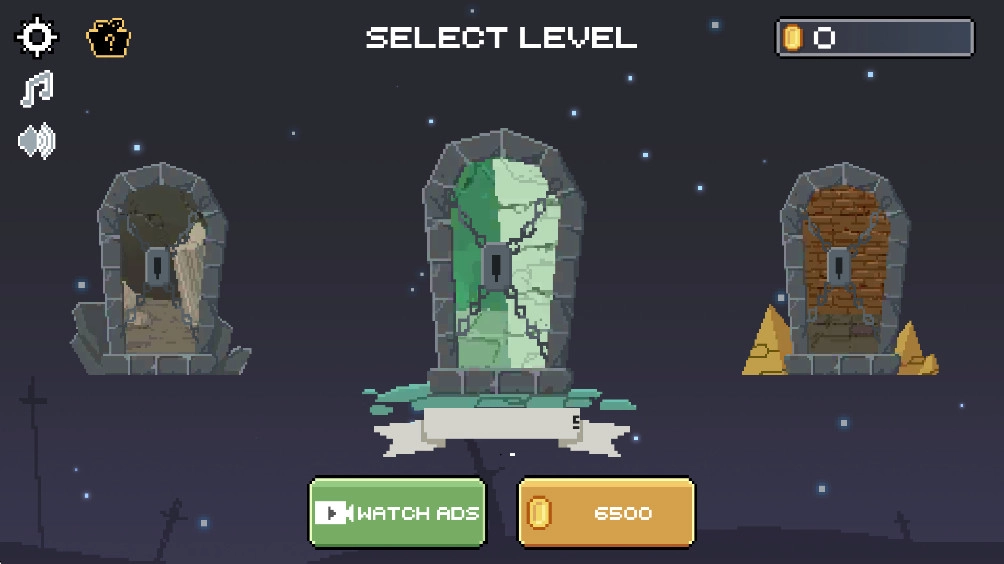
Task: Select the green crystal locked door
Action: pos(497,267)
